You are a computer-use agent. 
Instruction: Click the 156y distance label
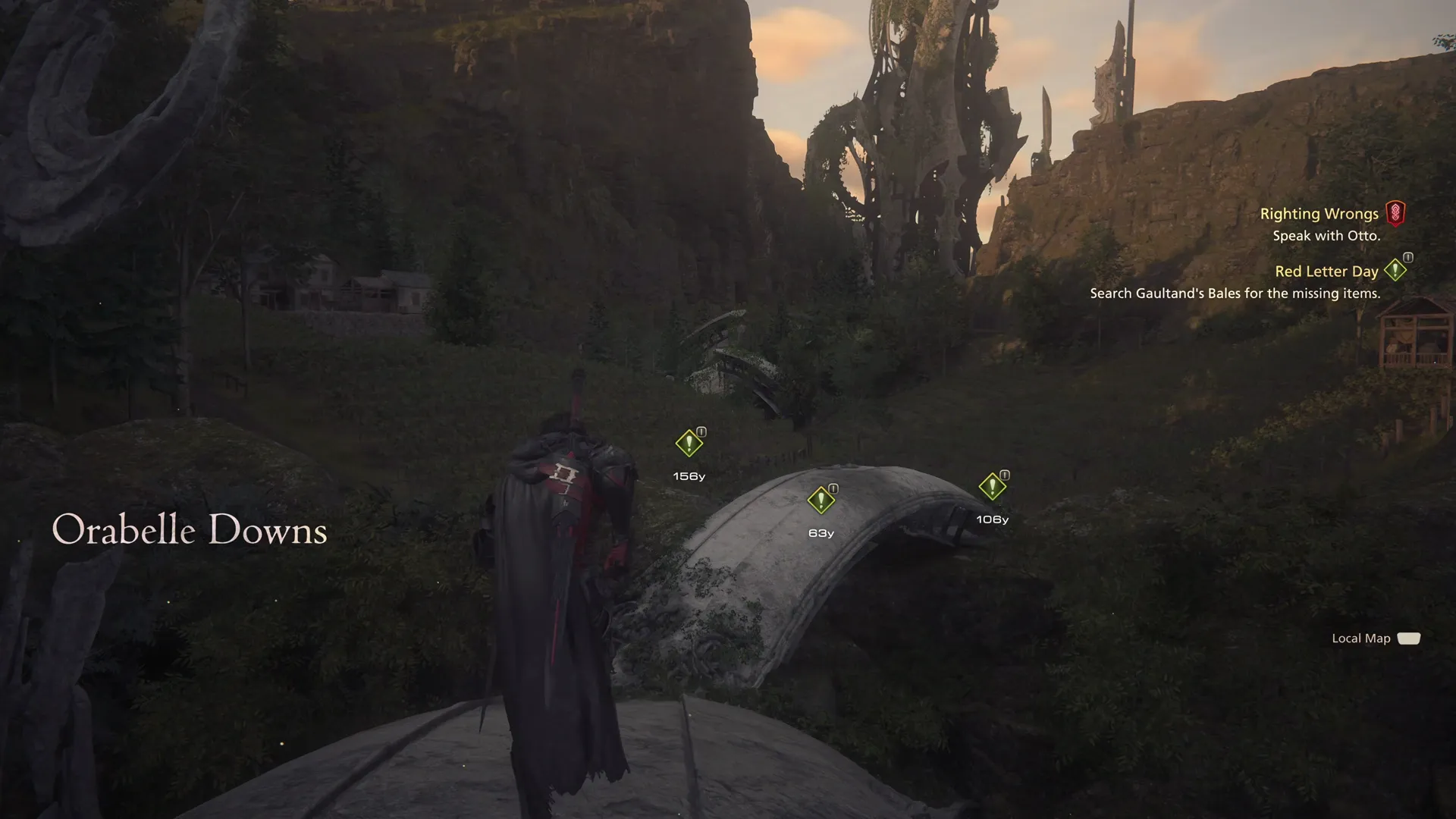point(687,477)
